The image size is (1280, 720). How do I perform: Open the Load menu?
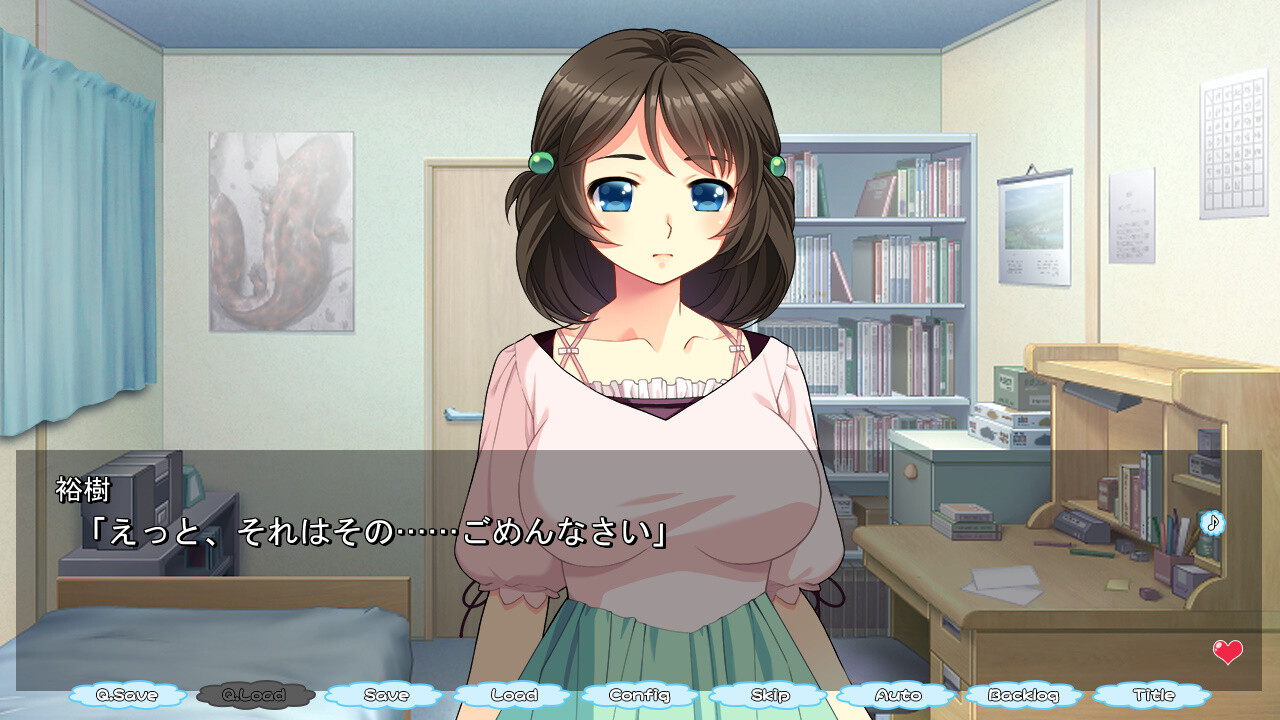pyautogui.click(x=513, y=695)
